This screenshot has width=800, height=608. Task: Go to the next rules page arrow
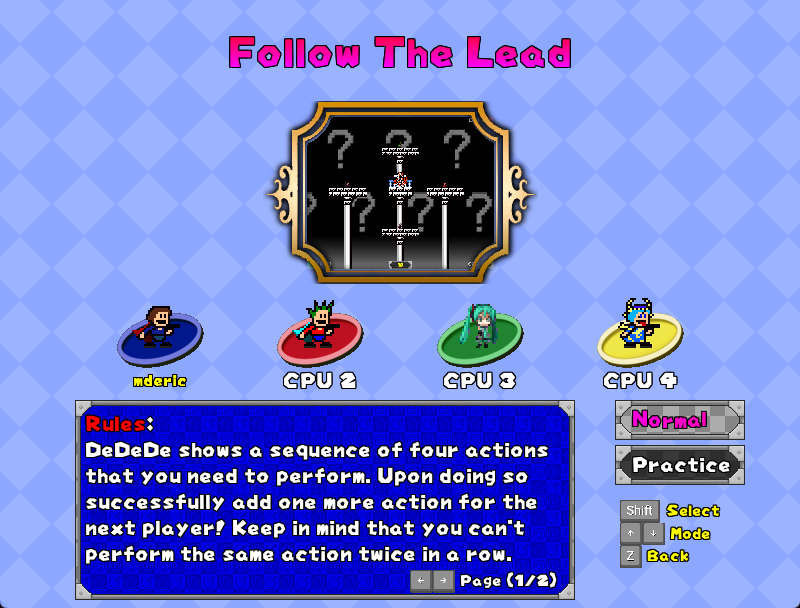pos(443,580)
